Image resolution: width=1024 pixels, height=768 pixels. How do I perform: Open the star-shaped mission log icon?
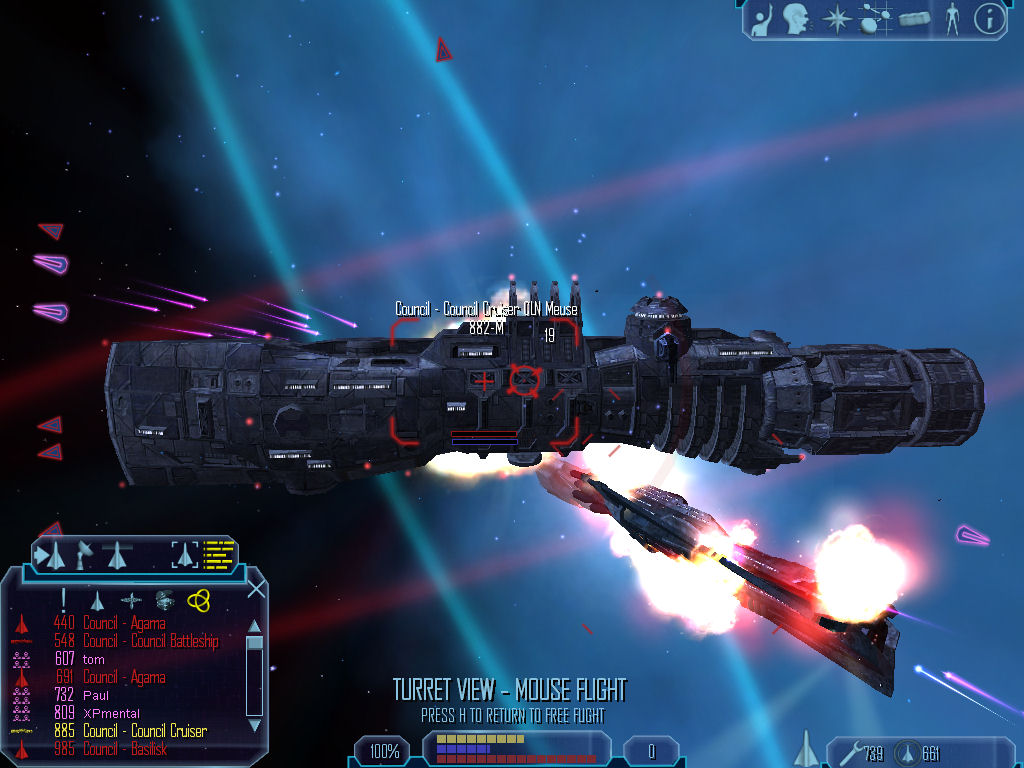835,18
